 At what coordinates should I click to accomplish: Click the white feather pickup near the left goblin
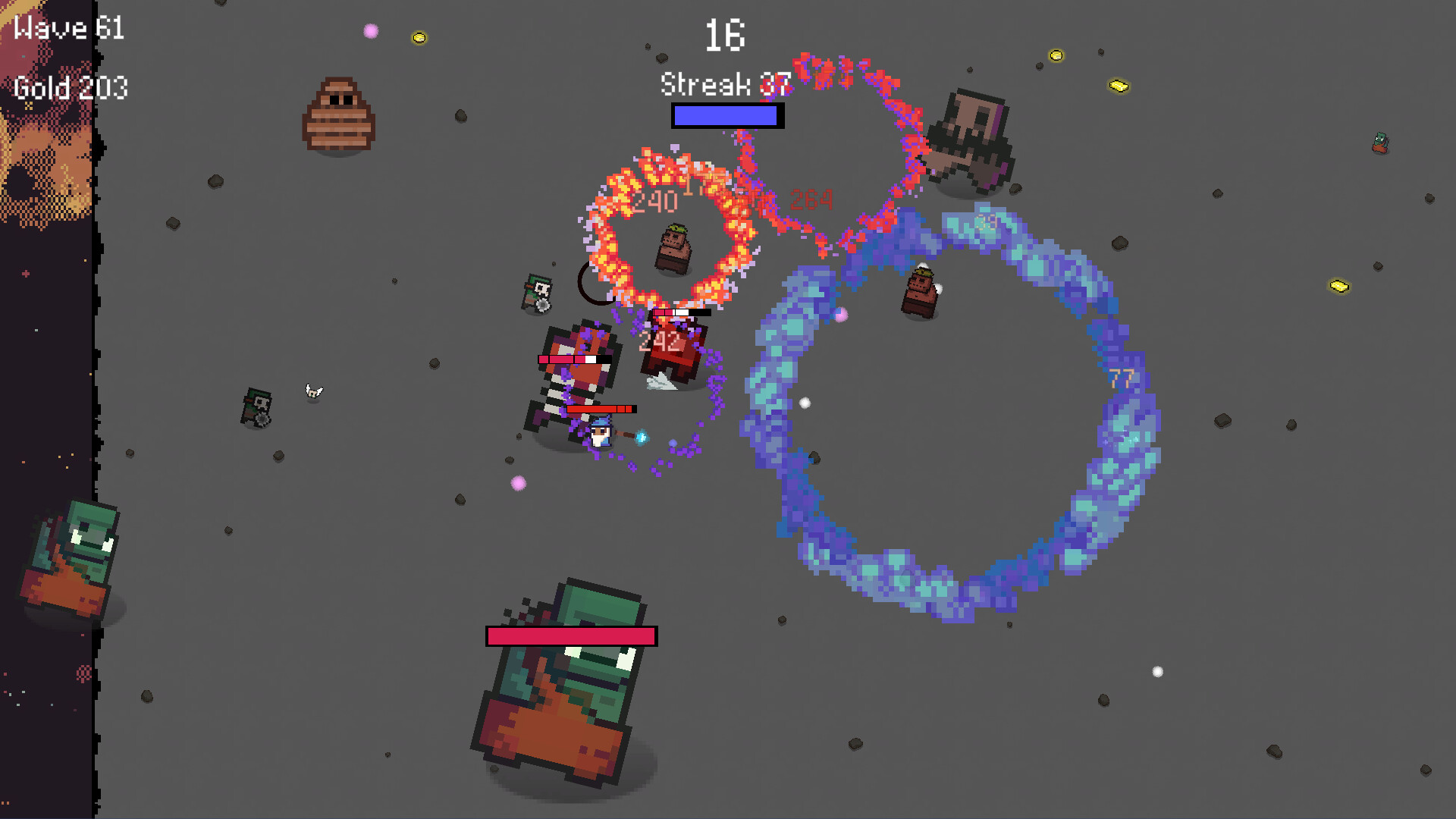coord(314,391)
